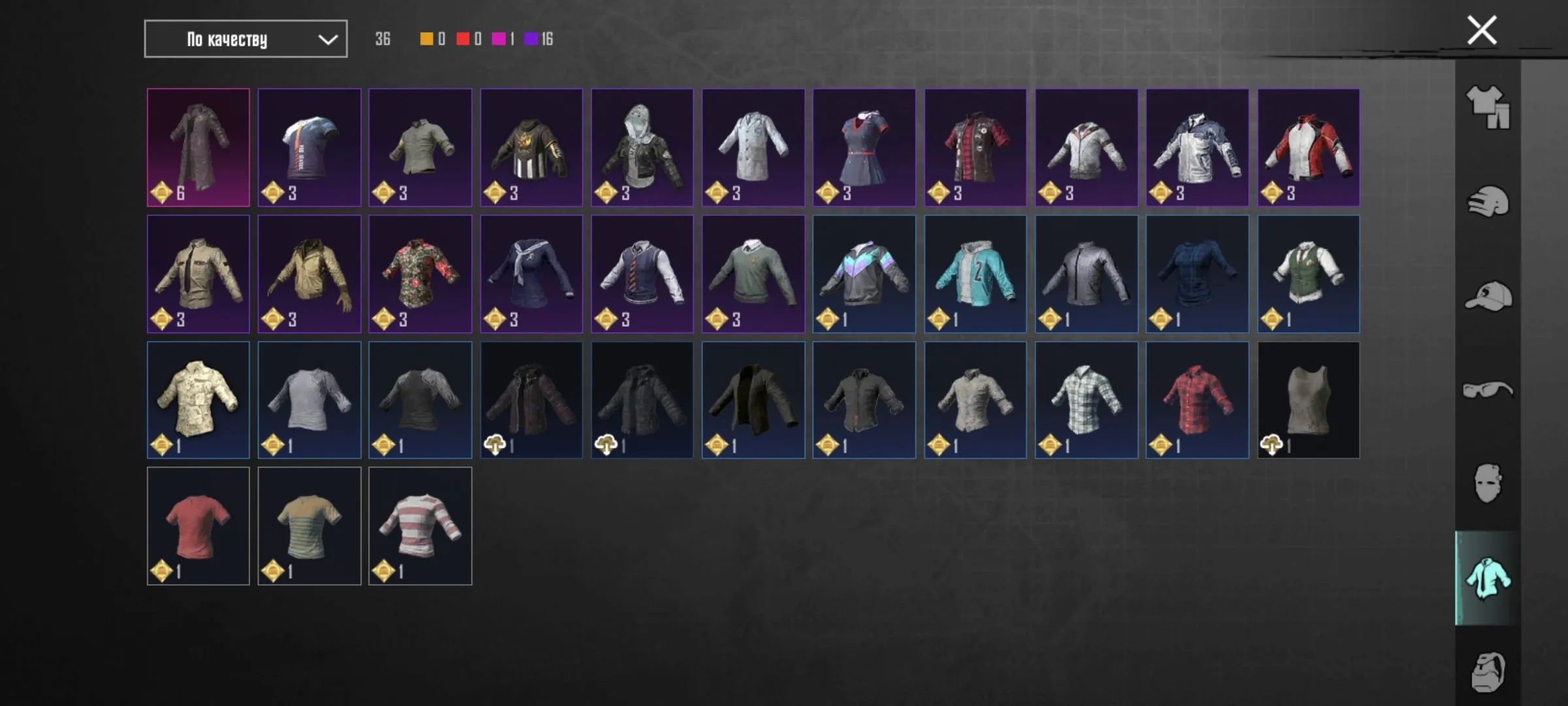Image resolution: width=1568 pixels, height=706 pixels.
Task: Open the По качеству sorting dropdown
Action: [x=245, y=39]
